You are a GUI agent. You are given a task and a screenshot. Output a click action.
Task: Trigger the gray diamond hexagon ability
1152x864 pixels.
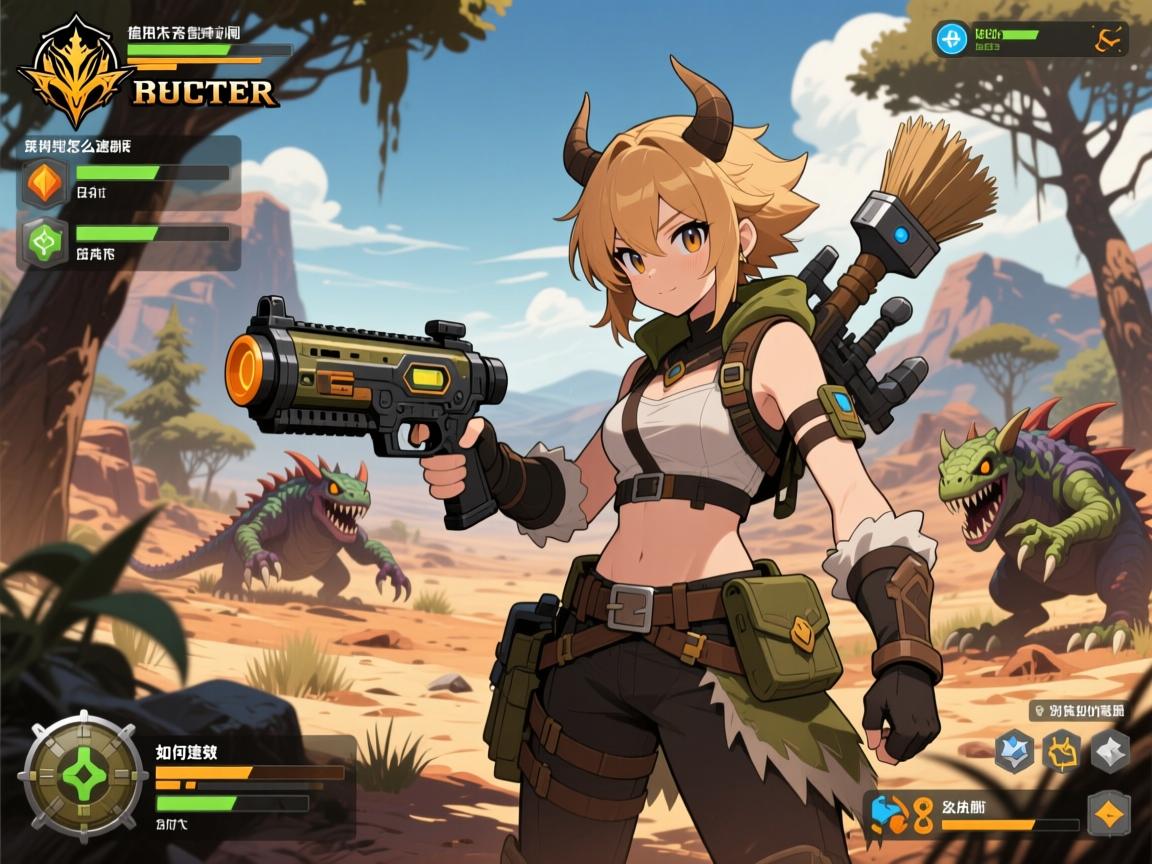pyautogui.click(x=1110, y=751)
